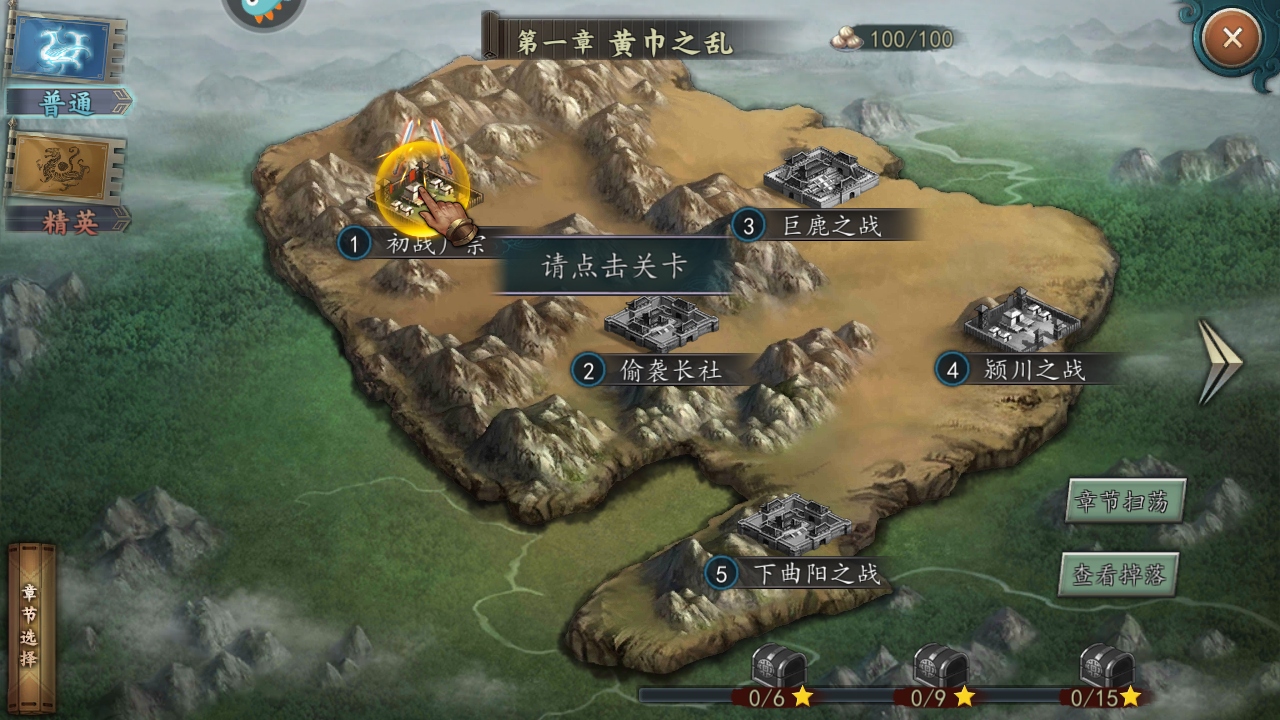Open the 6-star reward chest
The height and width of the screenshot is (720, 1280).
(777, 664)
